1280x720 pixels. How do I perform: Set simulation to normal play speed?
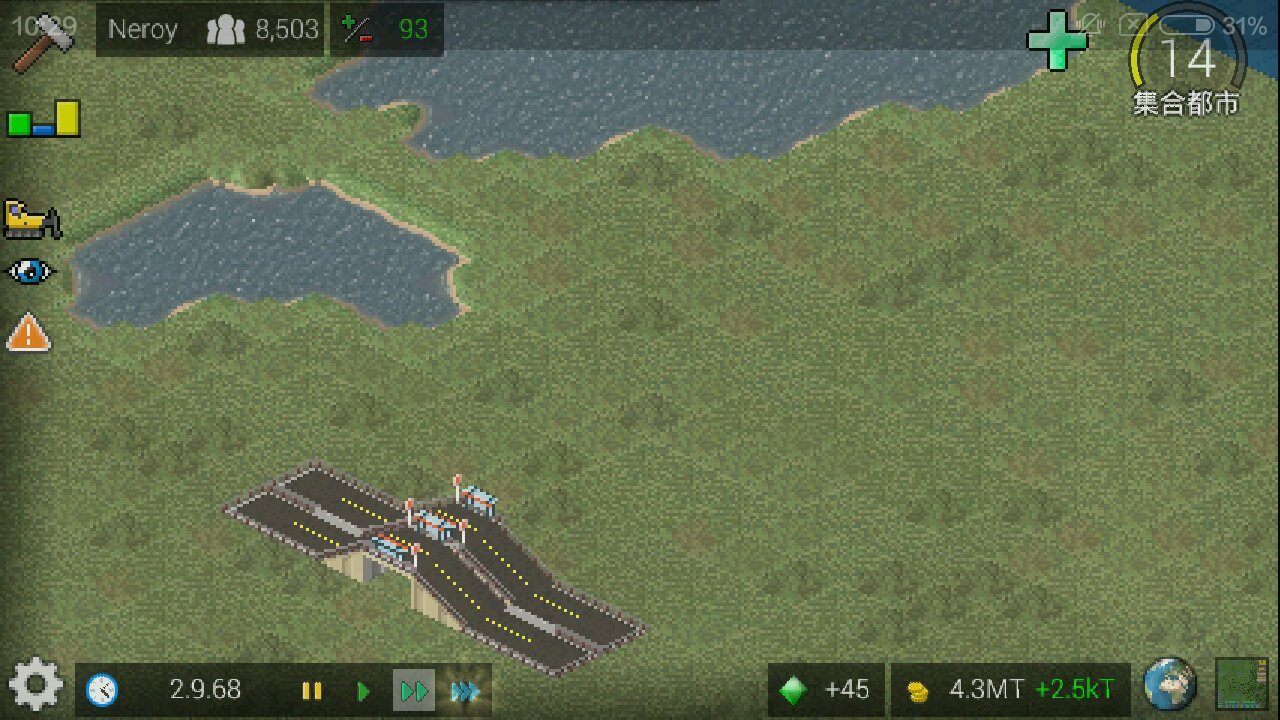coord(363,691)
